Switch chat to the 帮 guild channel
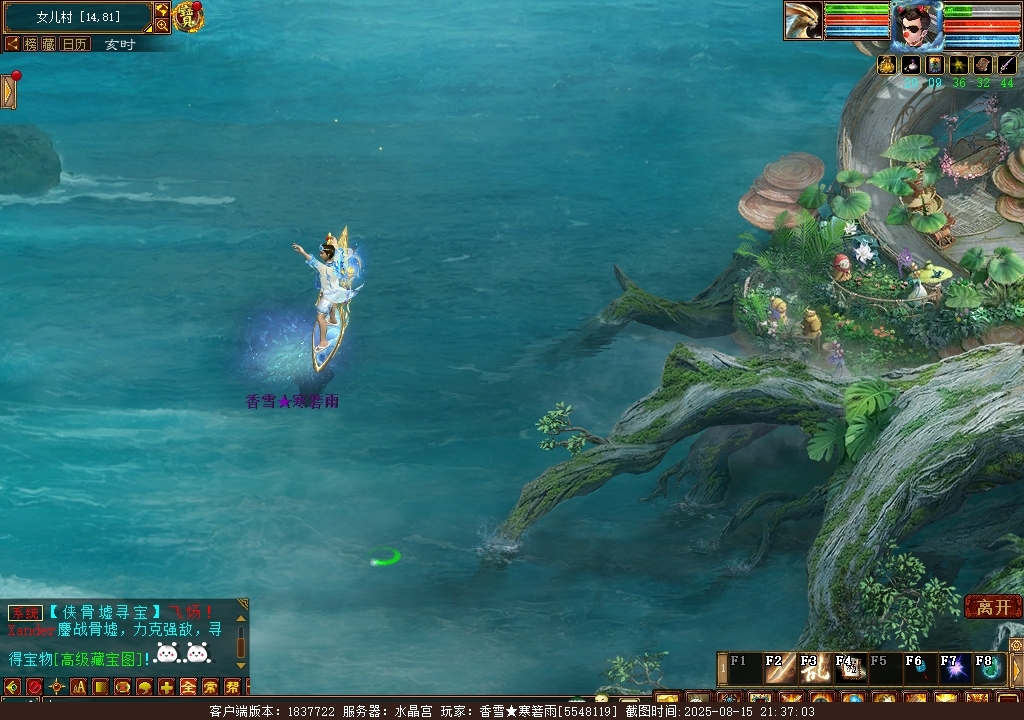The height and width of the screenshot is (720, 1024). tap(232, 687)
